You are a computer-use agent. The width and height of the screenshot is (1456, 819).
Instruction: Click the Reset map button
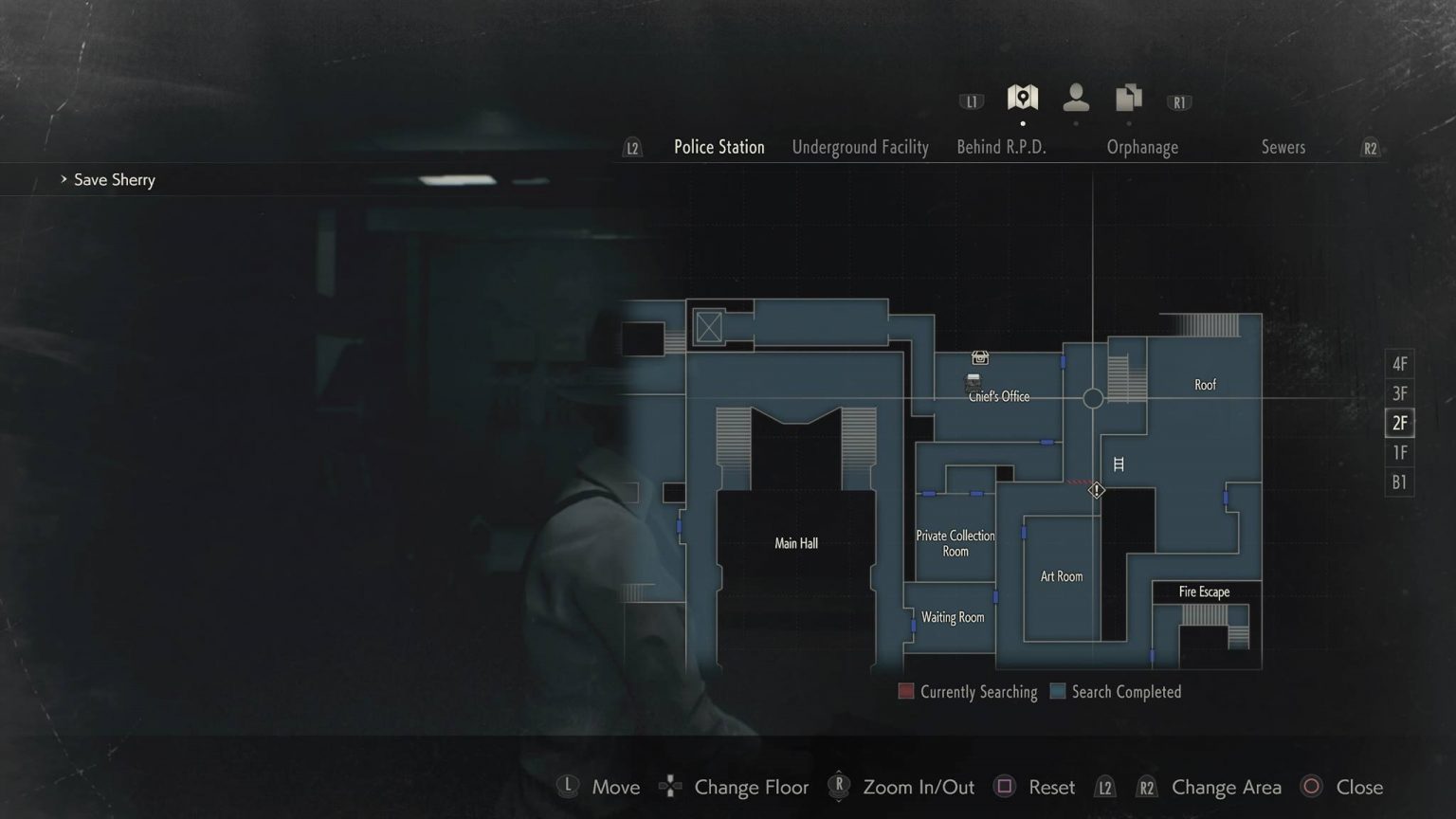[x=1051, y=787]
